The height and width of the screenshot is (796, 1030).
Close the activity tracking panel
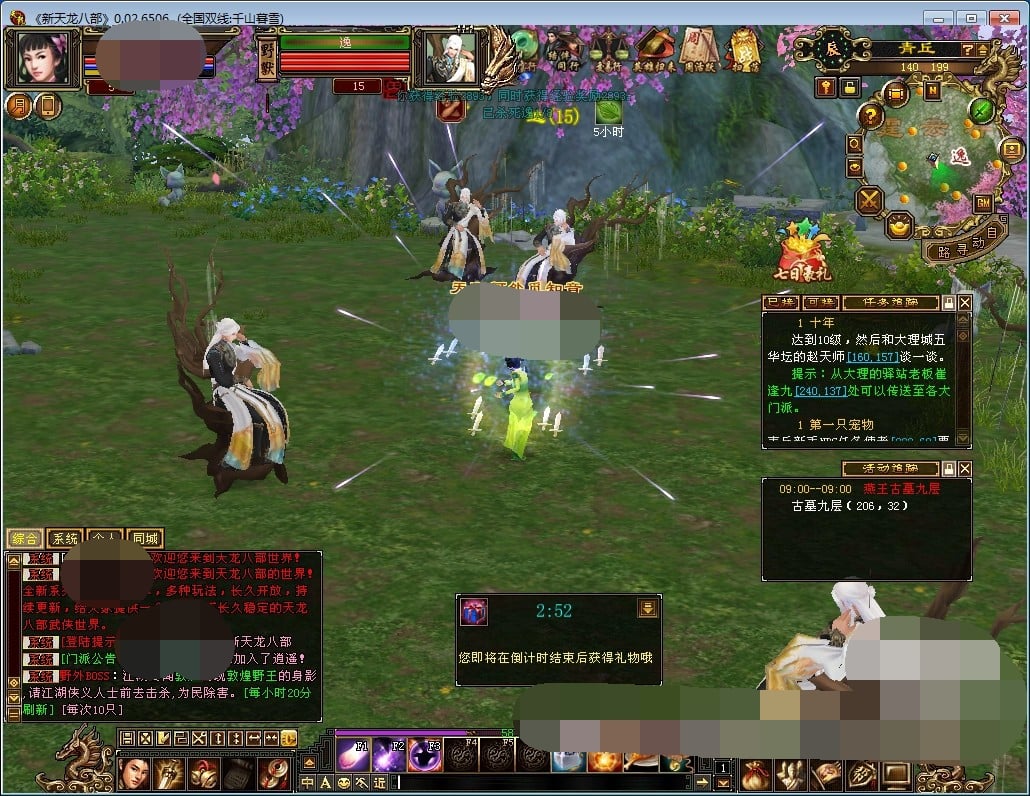tap(965, 468)
